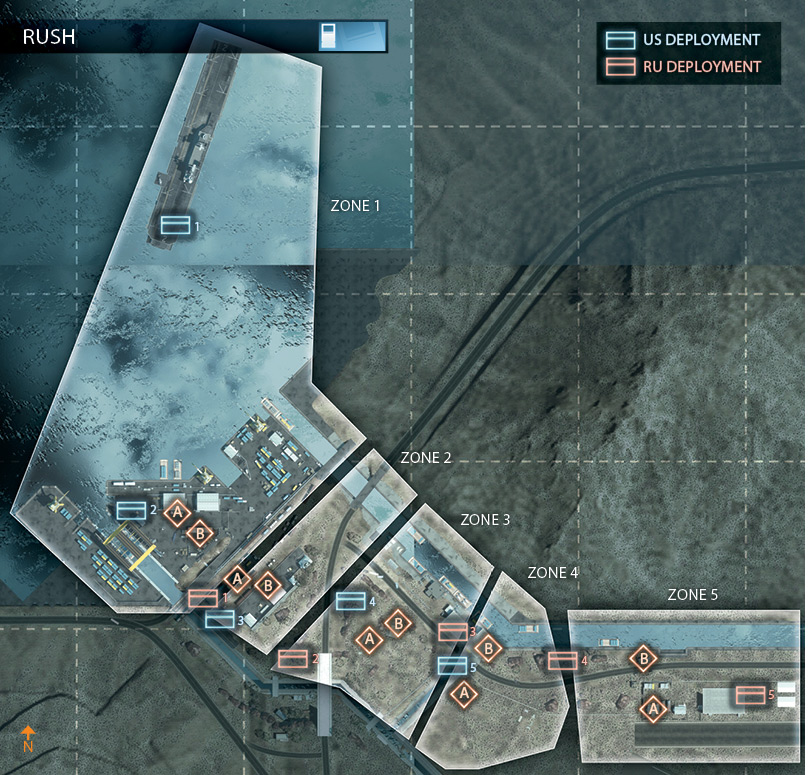The width and height of the screenshot is (809, 775).
Task: Click objective A beside US deployment 2
Action: (177, 513)
